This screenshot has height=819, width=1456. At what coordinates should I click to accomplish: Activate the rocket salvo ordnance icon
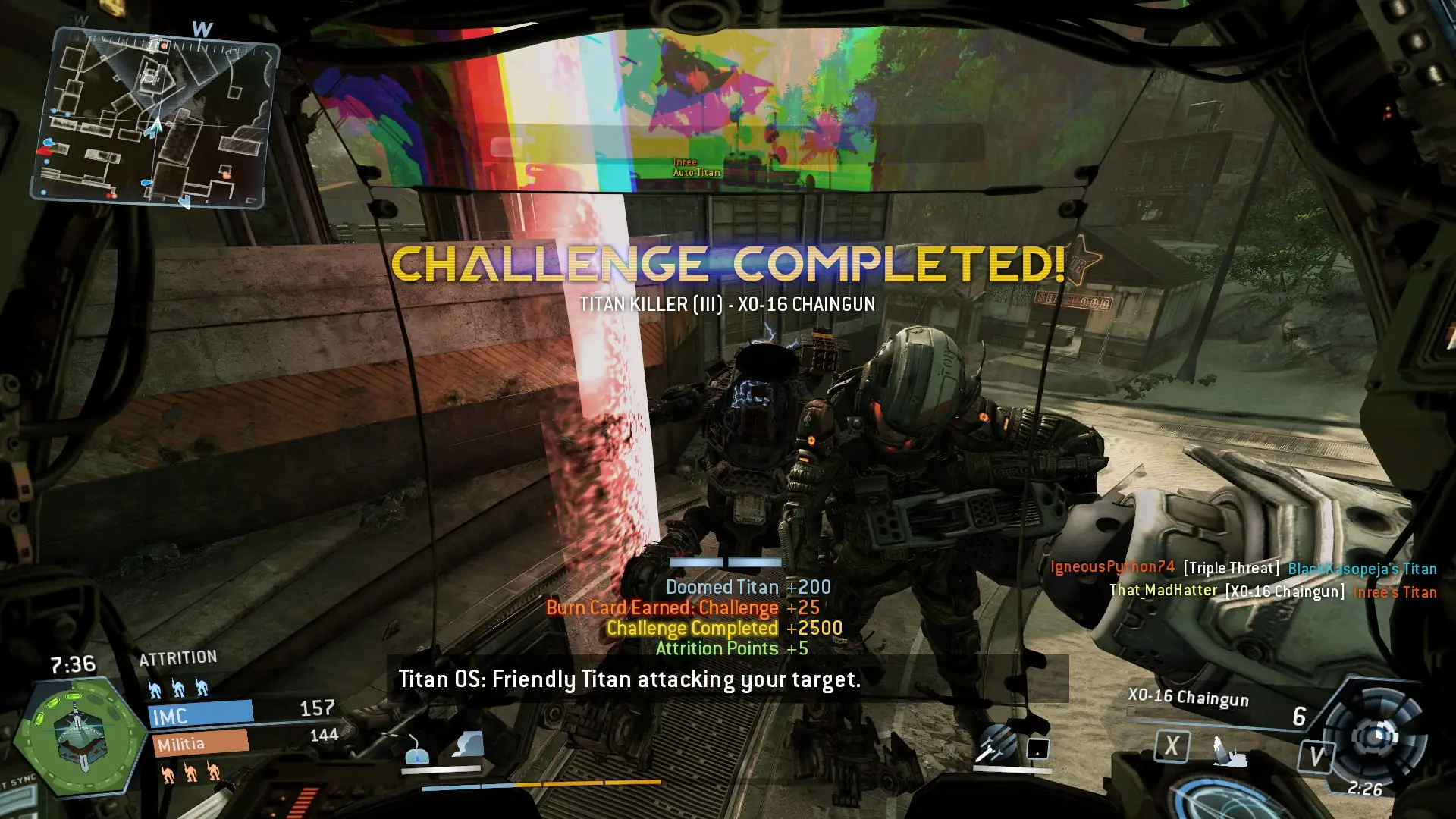(995, 743)
